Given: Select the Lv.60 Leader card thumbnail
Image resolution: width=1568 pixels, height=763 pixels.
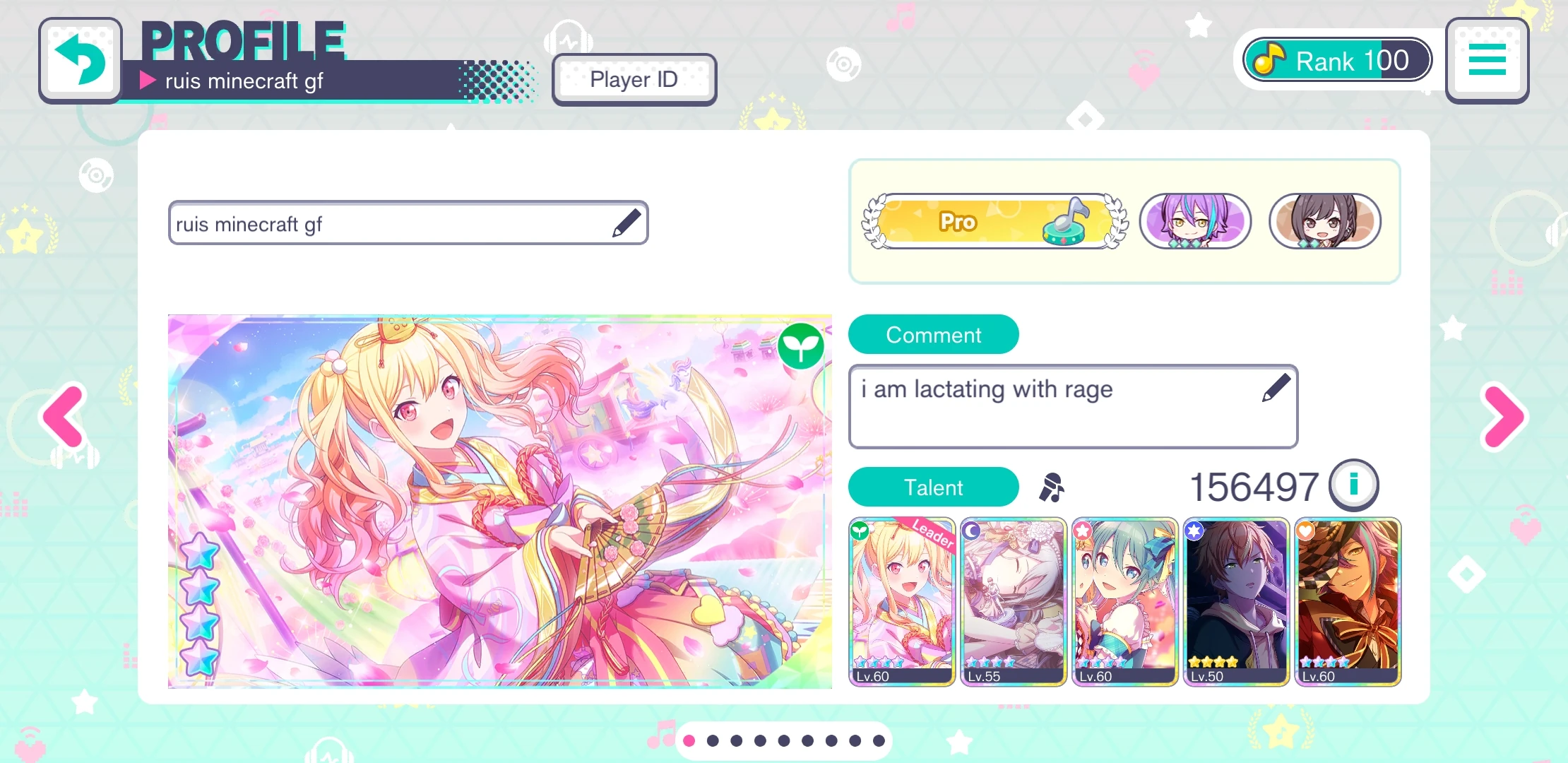Looking at the screenshot, I should click(902, 601).
